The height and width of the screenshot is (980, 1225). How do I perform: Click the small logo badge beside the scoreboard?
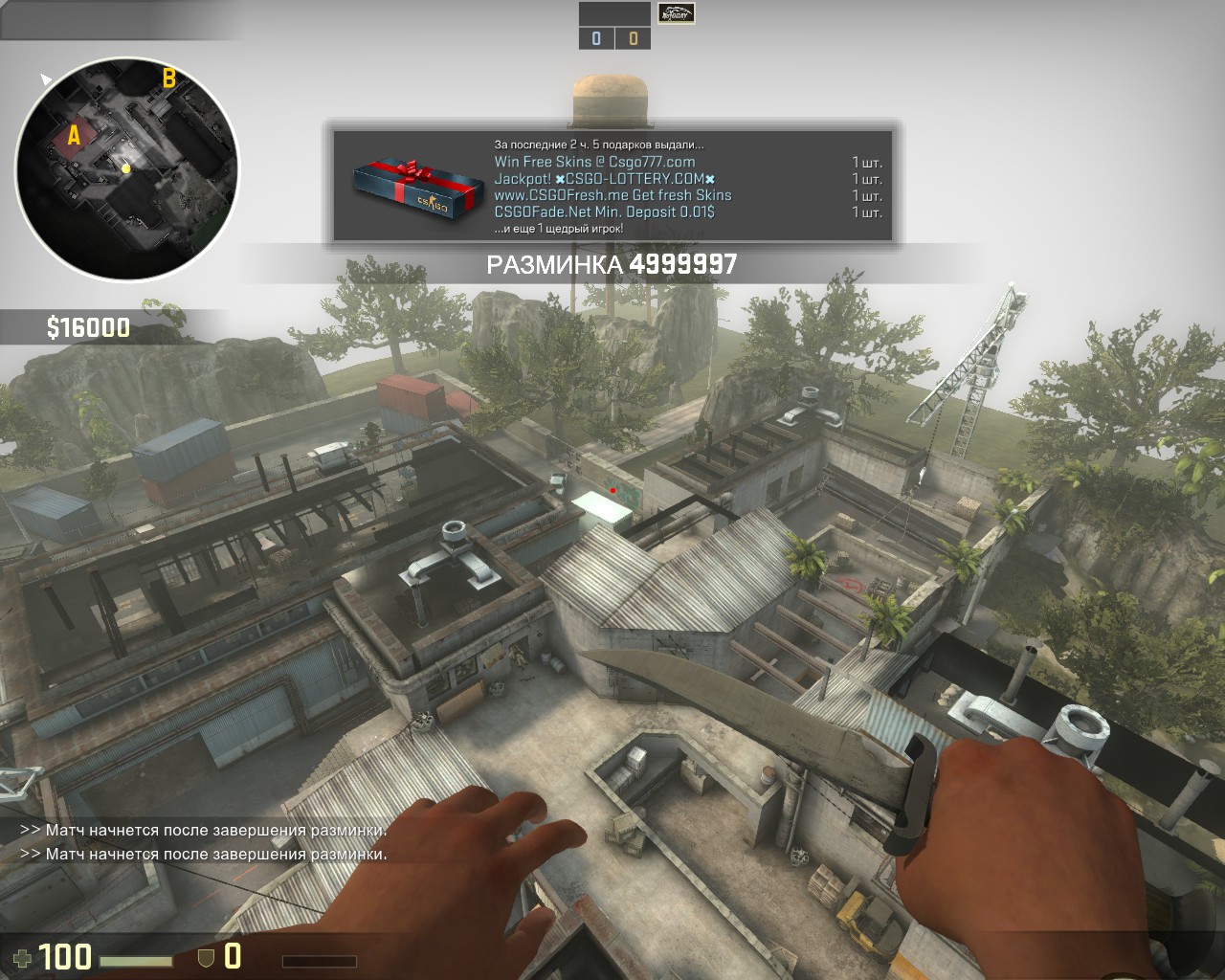point(676,13)
